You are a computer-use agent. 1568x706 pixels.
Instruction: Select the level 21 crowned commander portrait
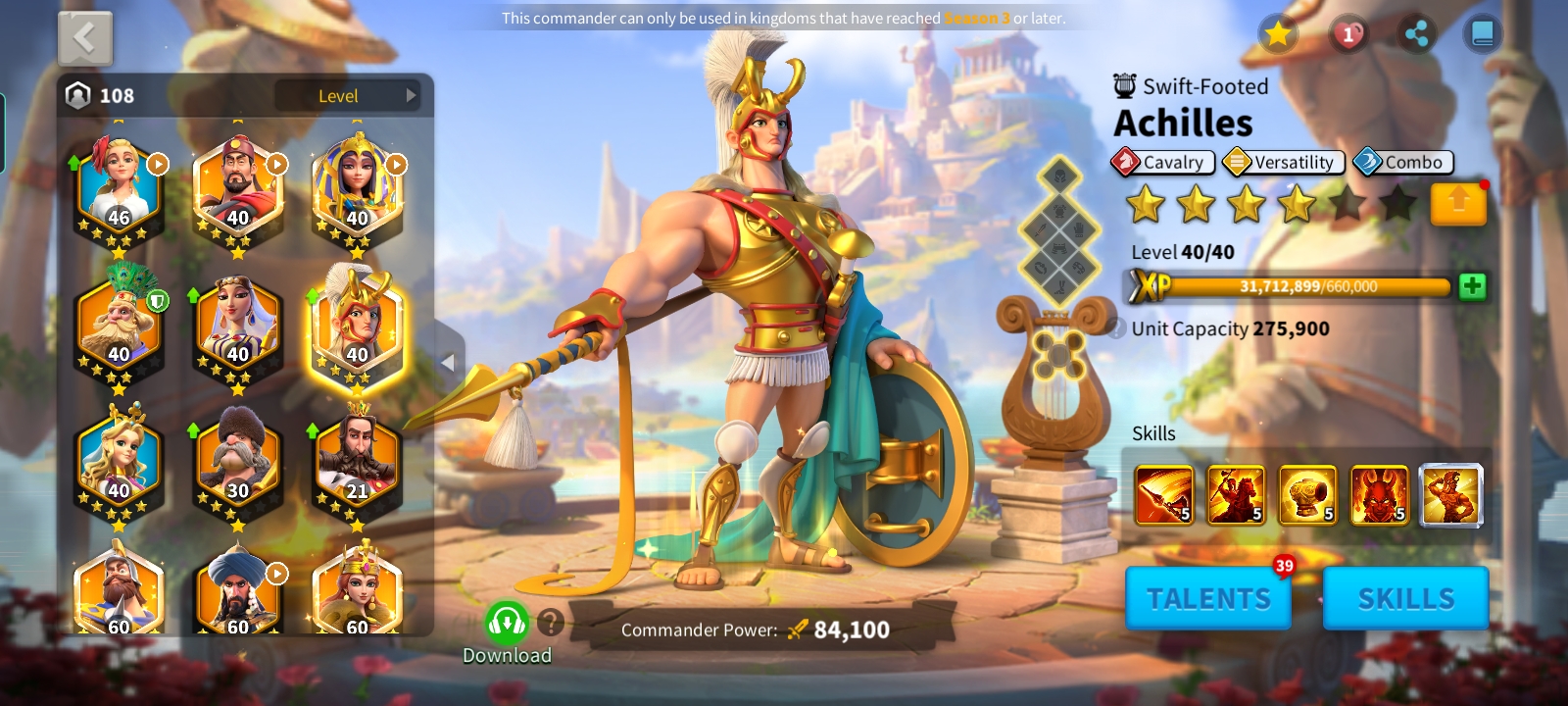coord(357,461)
